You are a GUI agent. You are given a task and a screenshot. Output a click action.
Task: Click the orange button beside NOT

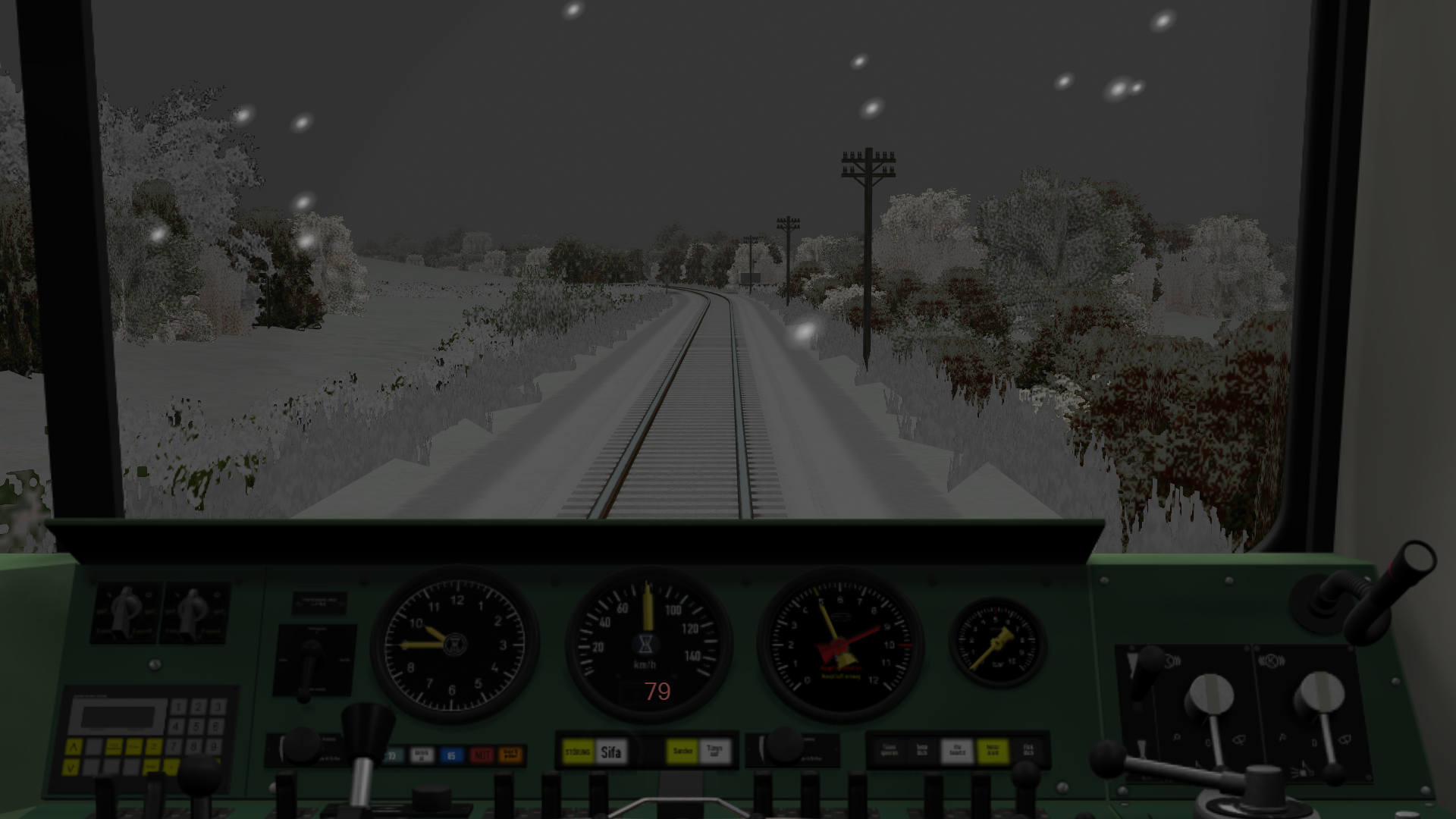[x=512, y=755]
